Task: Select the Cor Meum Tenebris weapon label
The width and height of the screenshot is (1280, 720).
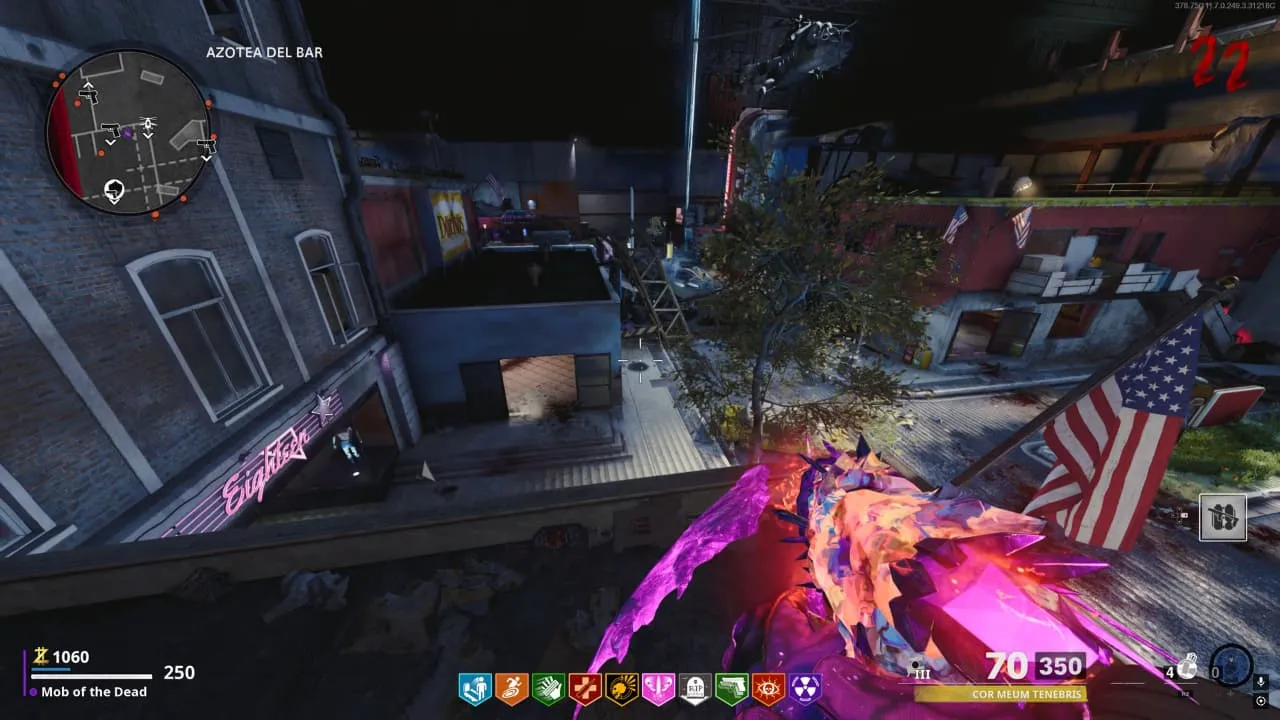Action: 999,693
